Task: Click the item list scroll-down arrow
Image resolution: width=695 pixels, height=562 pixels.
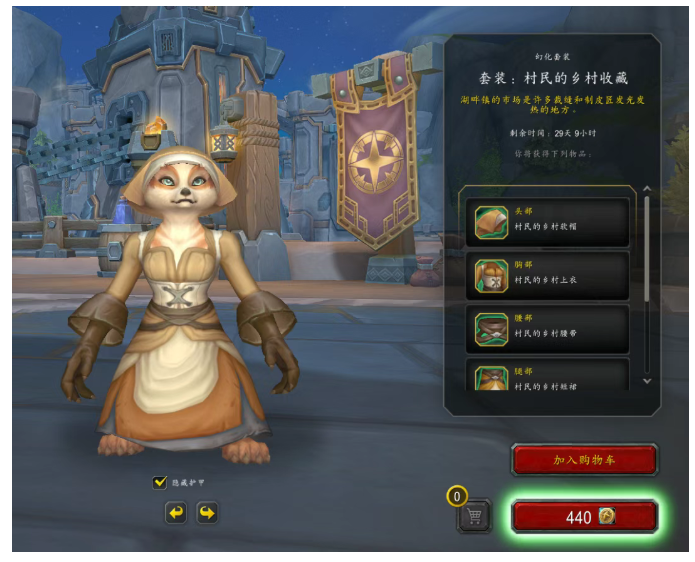Action: pyautogui.click(x=647, y=381)
